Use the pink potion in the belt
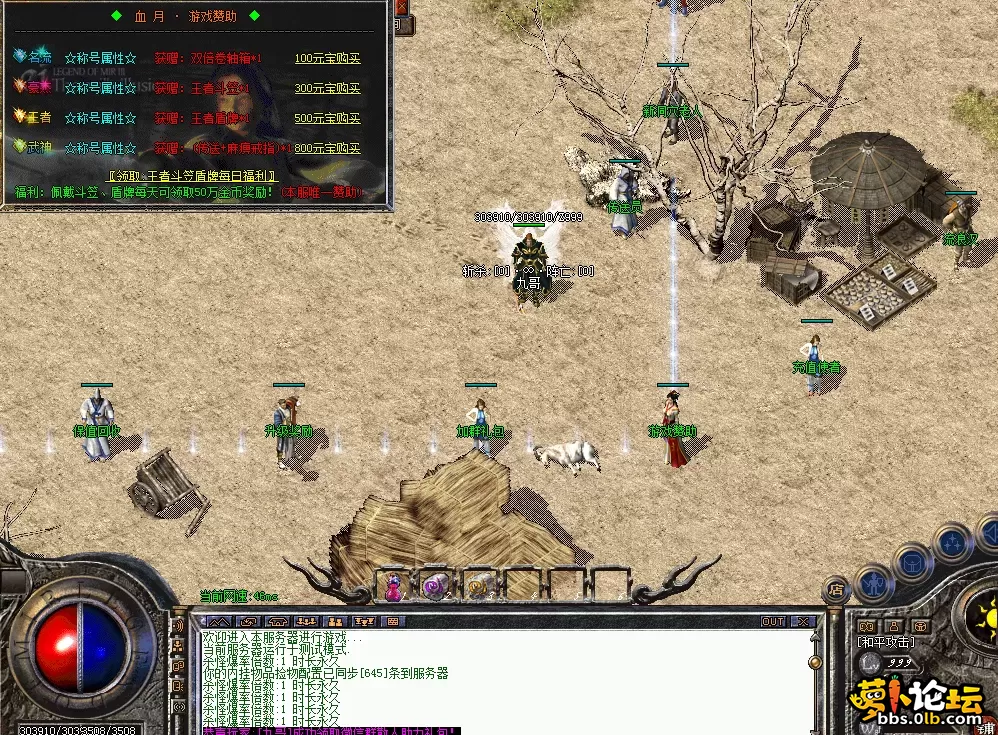This screenshot has width=998, height=735. [393, 587]
